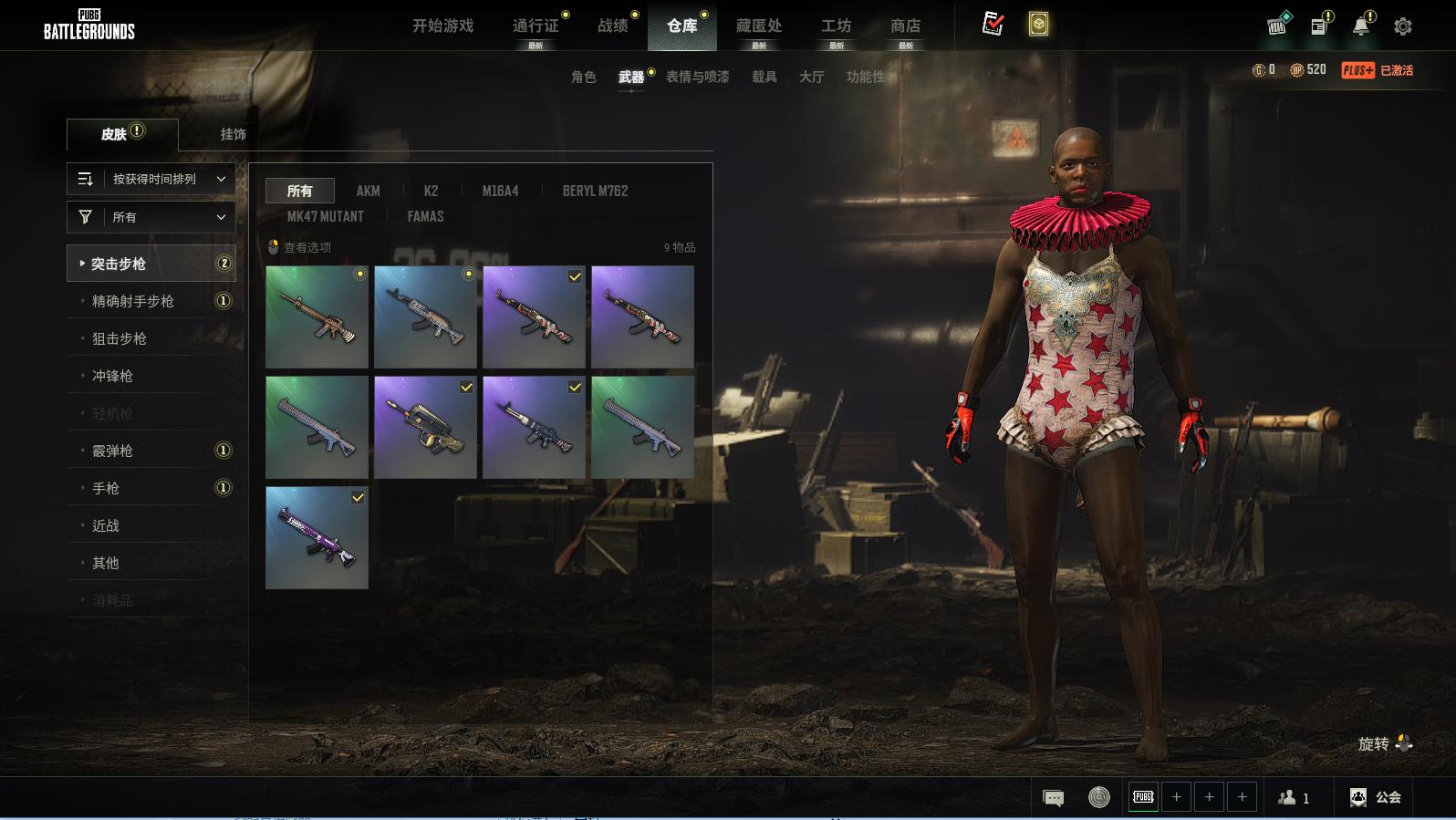Open the 公会 guild panel

click(x=1376, y=797)
